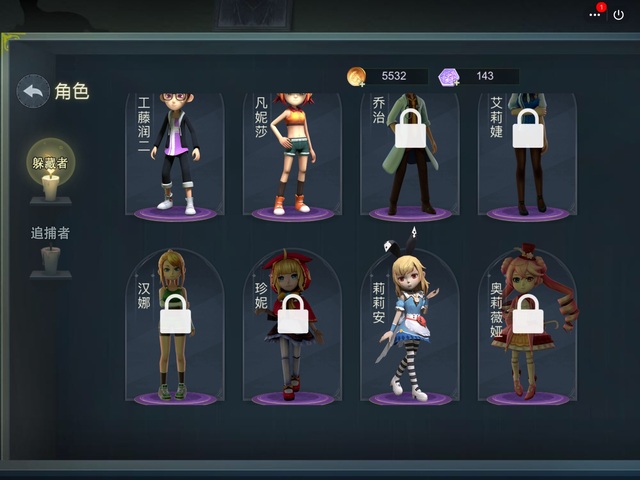Open the three-dots overlay menu
The height and width of the screenshot is (480, 640).
pyautogui.click(x=596, y=15)
